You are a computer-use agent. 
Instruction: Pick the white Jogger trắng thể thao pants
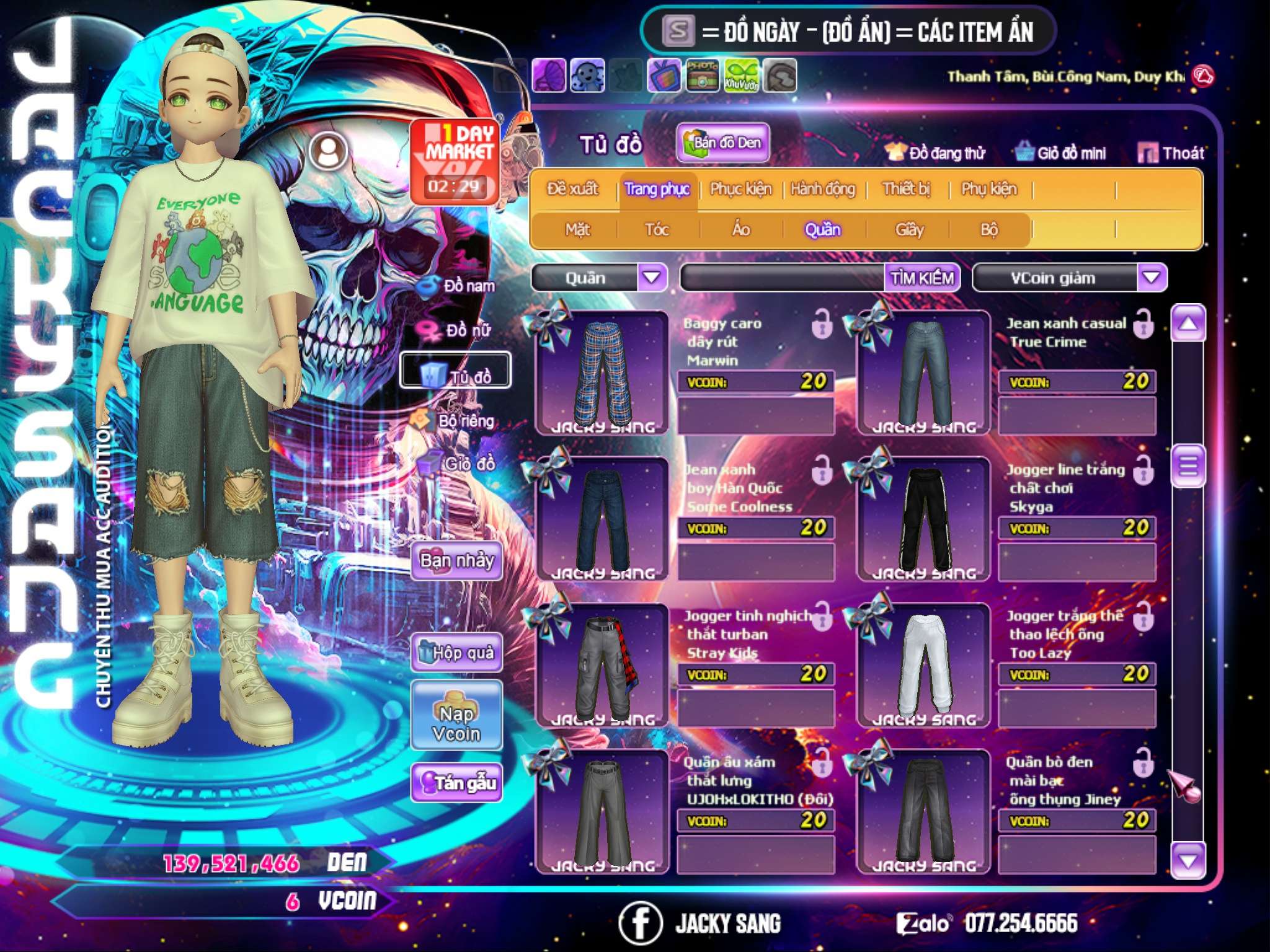(x=924, y=665)
